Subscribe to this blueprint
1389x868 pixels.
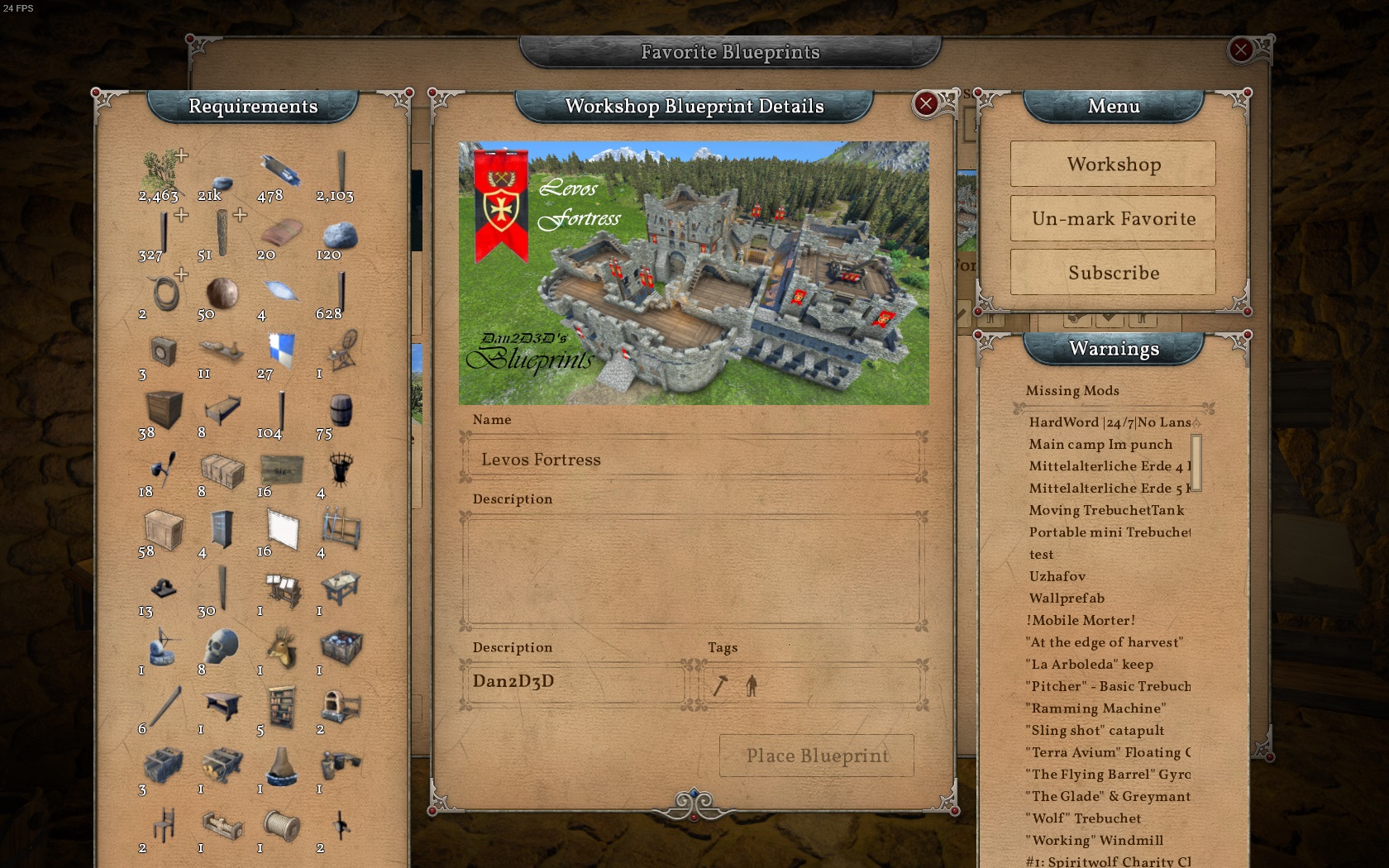click(1113, 273)
